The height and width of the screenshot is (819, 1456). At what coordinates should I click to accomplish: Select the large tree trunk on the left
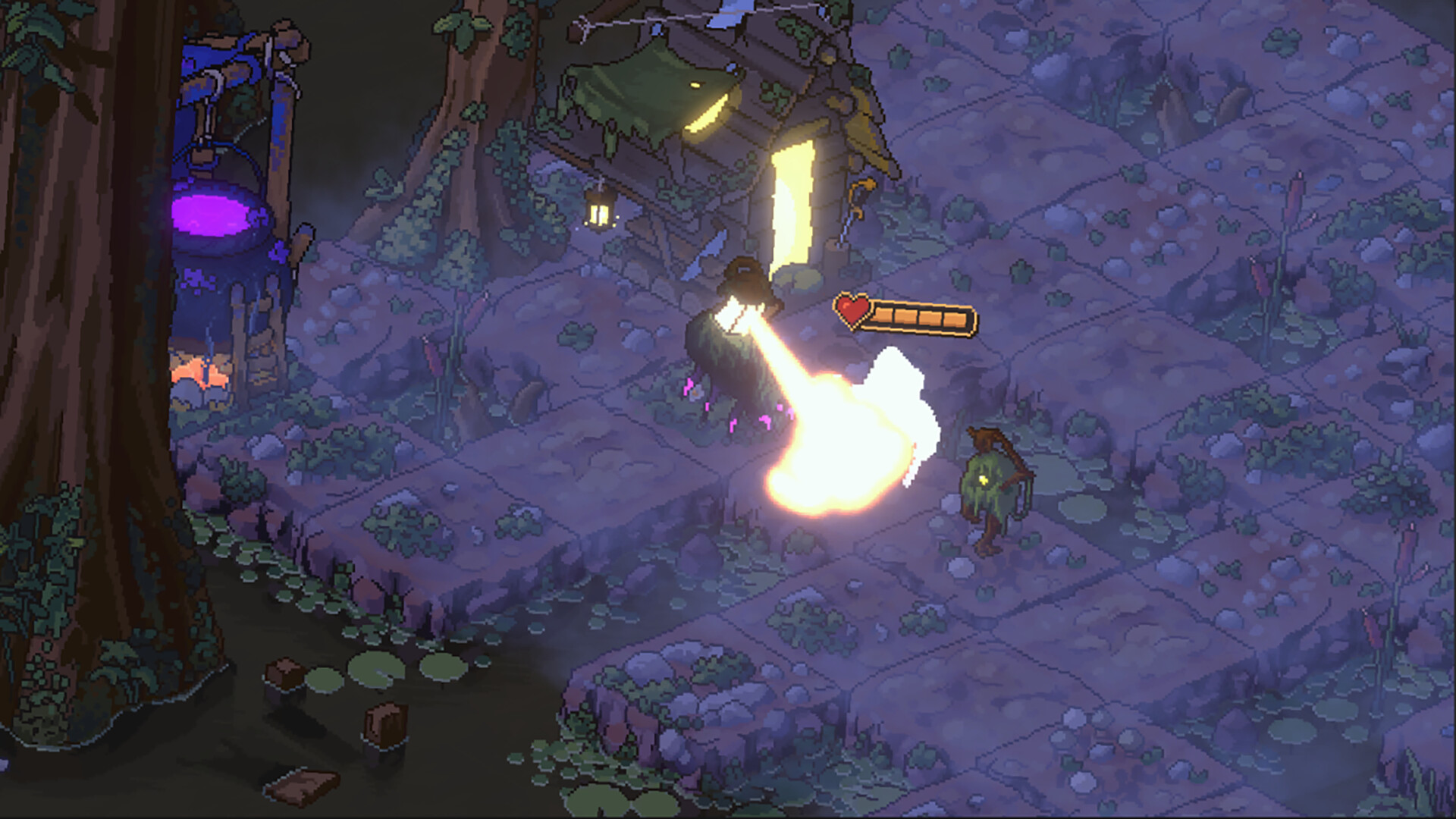click(83, 341)
